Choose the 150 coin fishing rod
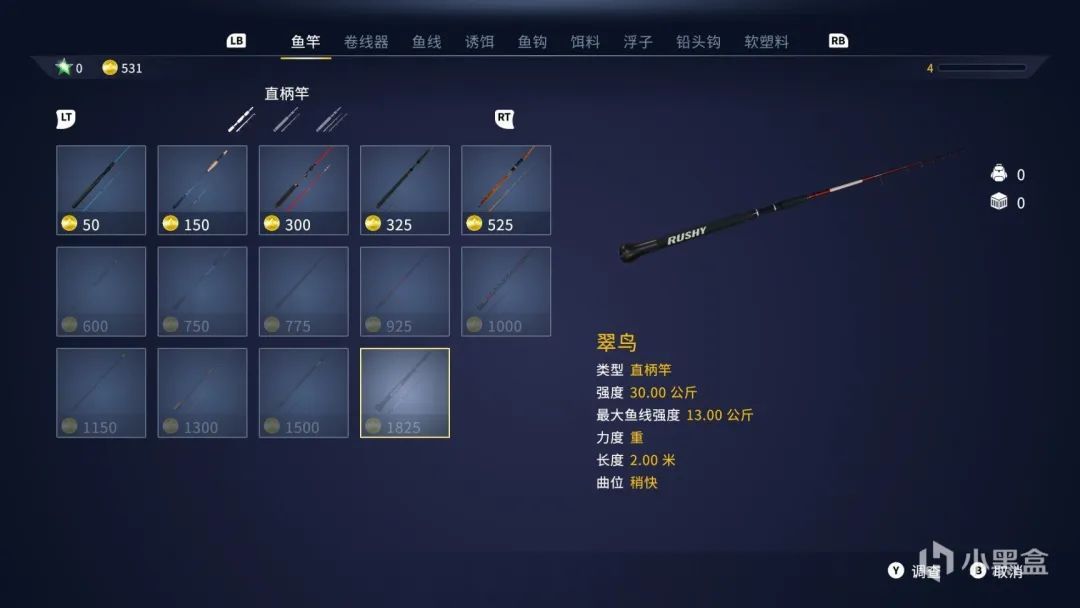 202,190
